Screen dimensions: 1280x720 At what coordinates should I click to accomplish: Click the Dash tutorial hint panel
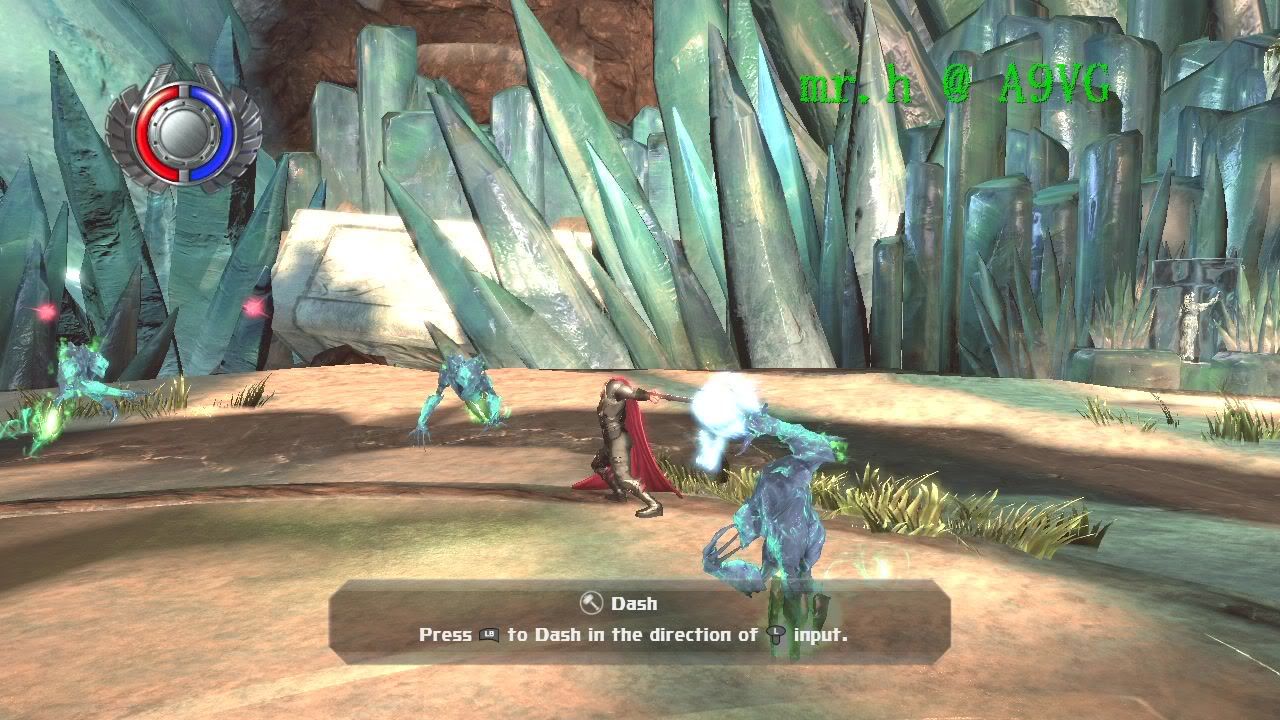pyautogui.click(x=638, y=620)
